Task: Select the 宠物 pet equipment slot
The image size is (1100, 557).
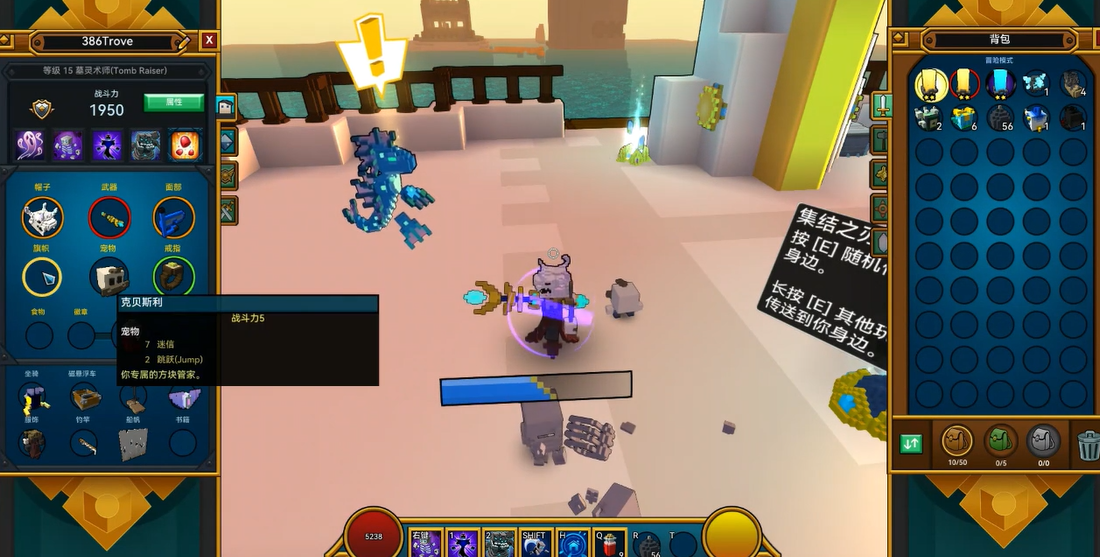Action: click(109, 278)
